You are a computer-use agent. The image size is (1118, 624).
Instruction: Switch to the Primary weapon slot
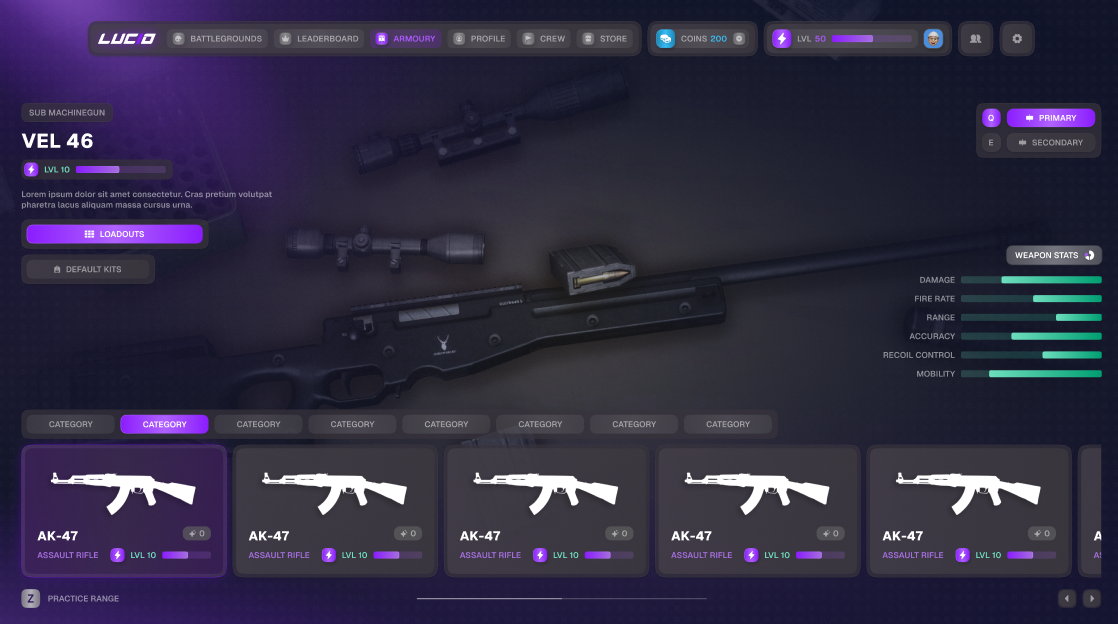(x=1050, y=118)
